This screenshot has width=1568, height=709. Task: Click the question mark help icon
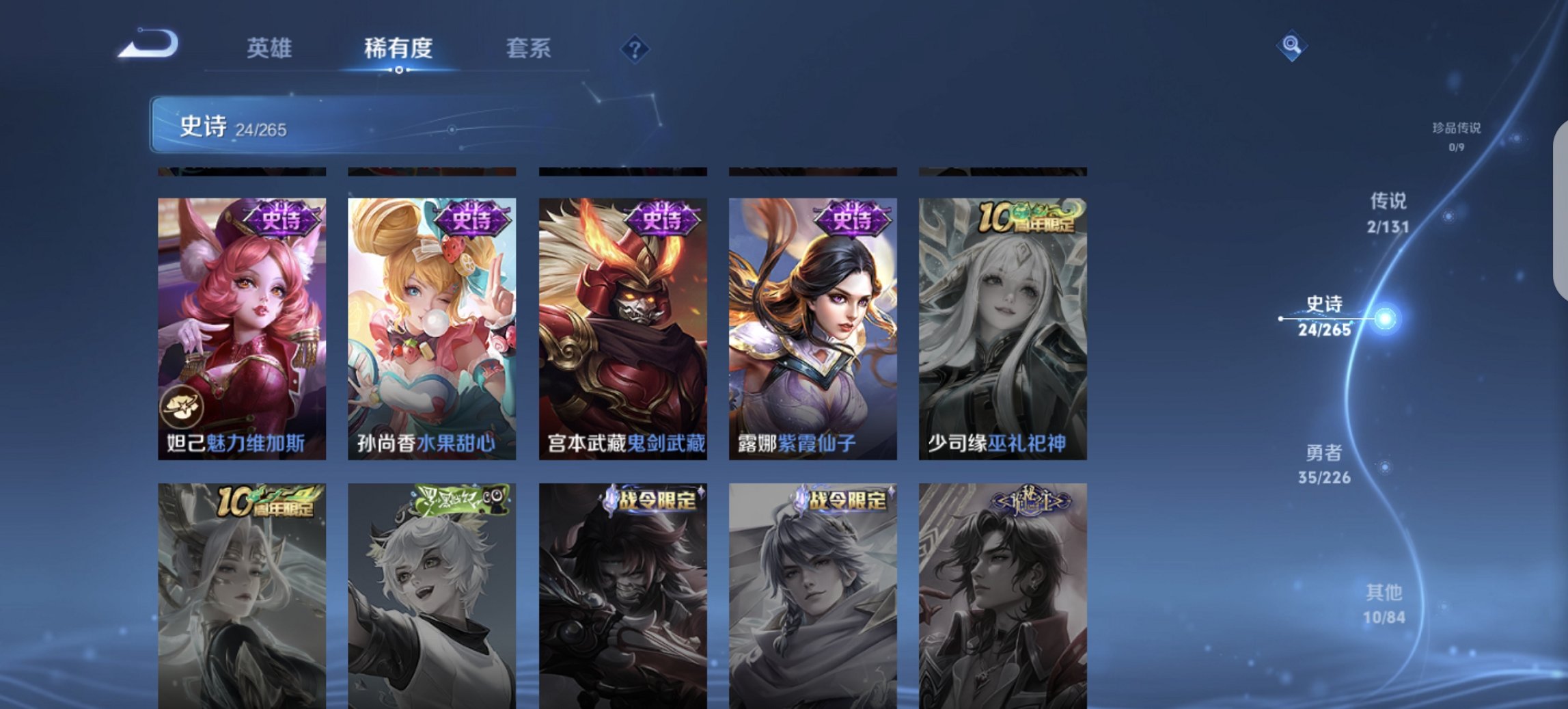(x=636, y=48)
